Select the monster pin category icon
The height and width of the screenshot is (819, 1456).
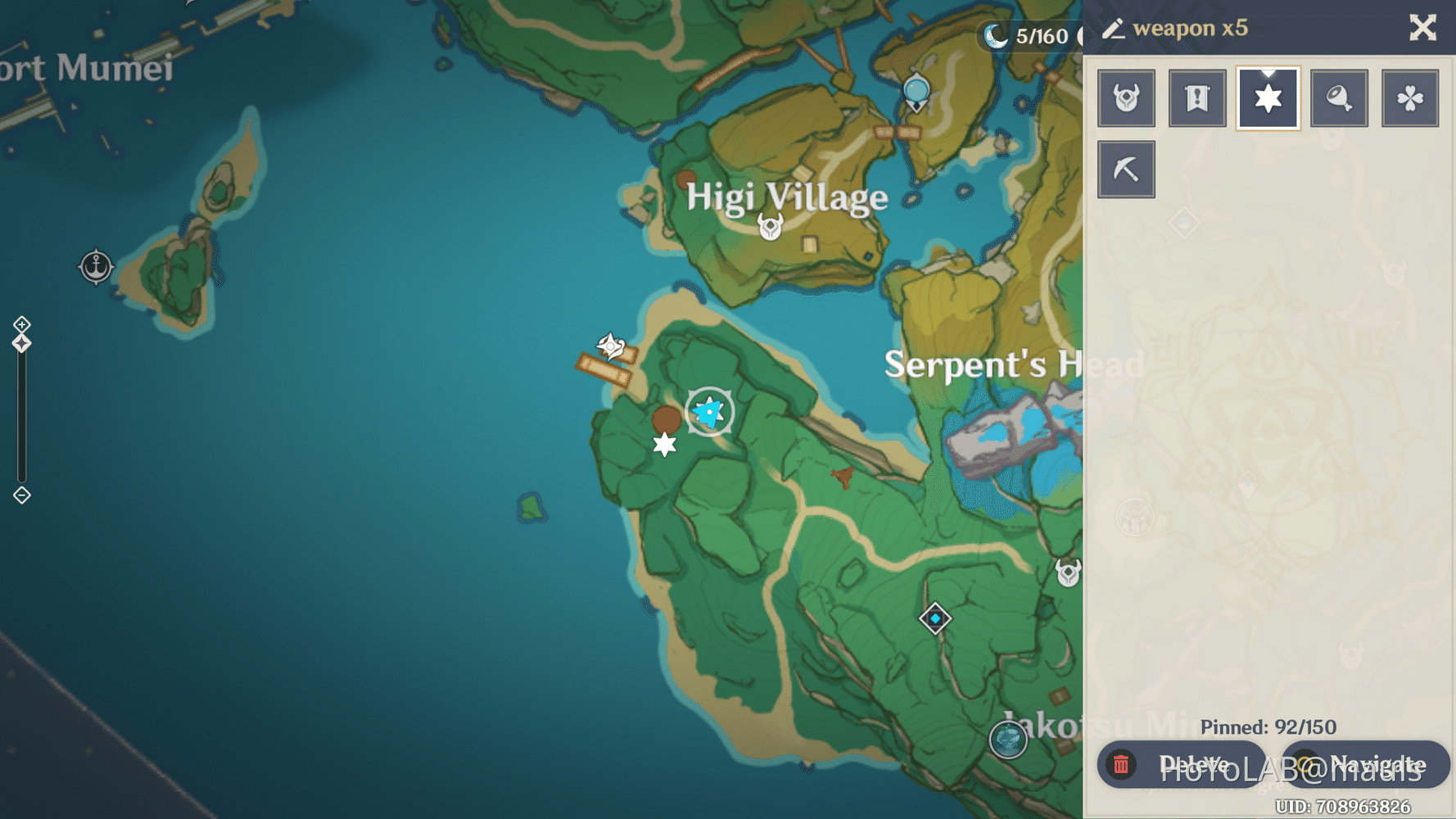tap(1126, 98)
